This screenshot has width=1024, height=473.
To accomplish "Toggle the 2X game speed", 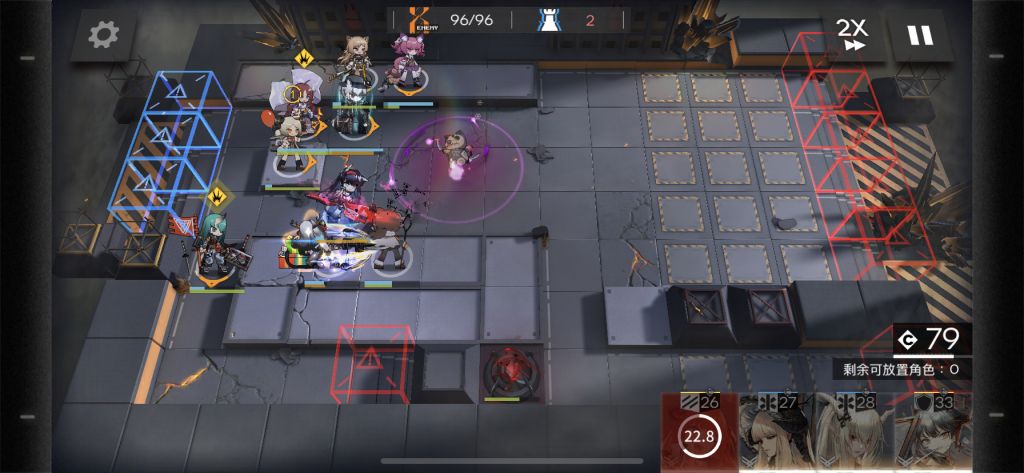I will click(853, 34).
